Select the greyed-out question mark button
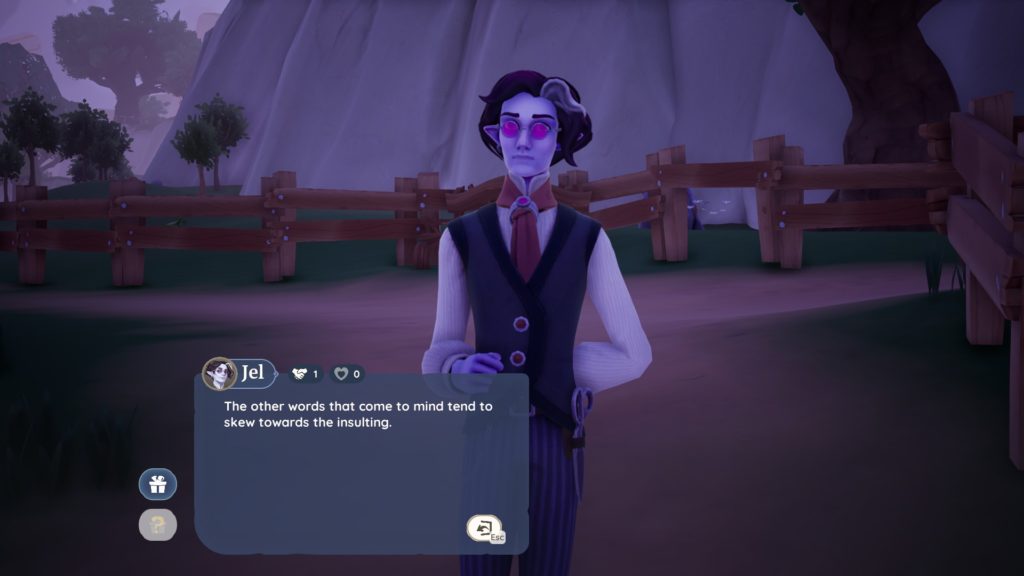This screenshot has width=1024, height=576. pyautogui.click(x=157, y=524)
